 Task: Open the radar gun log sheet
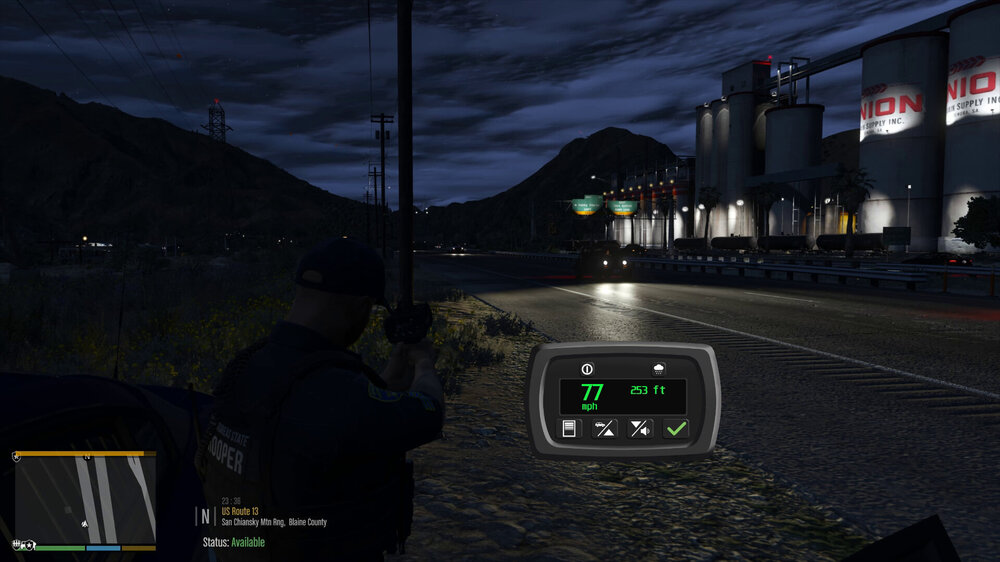point(569,429)
